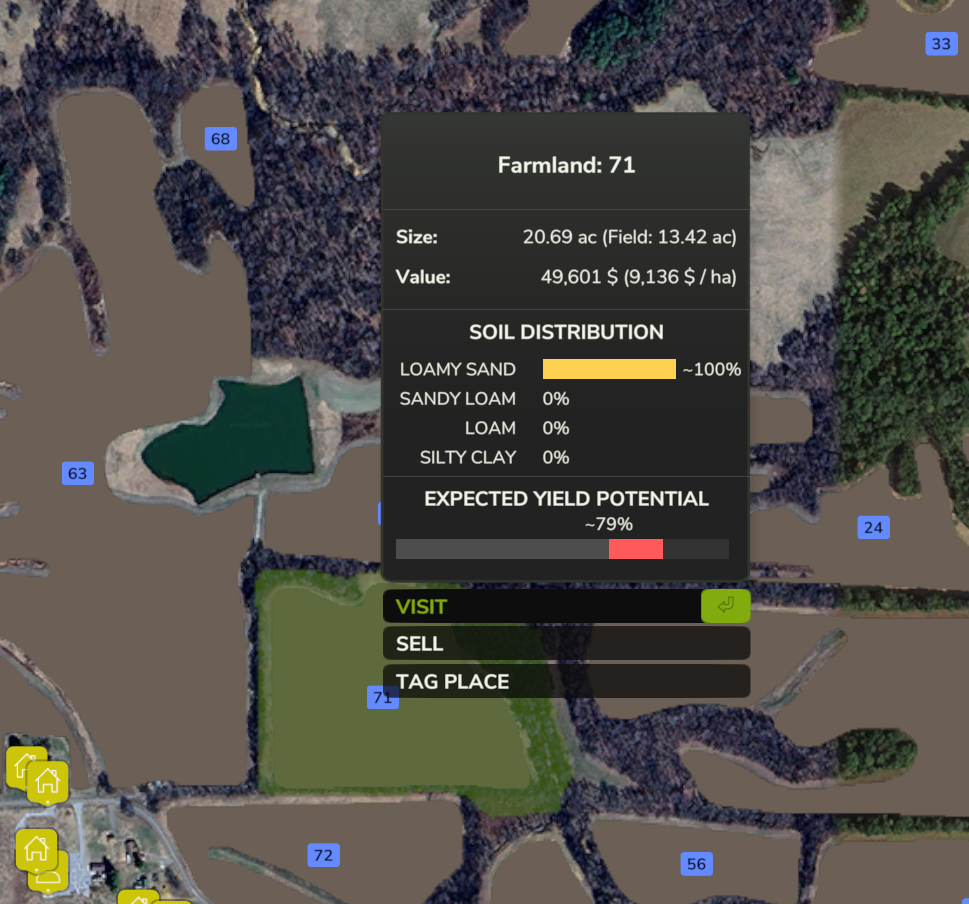The image size is (969, 904).
Task: Select the SELL menu entry
Action: tap(565, 644)
